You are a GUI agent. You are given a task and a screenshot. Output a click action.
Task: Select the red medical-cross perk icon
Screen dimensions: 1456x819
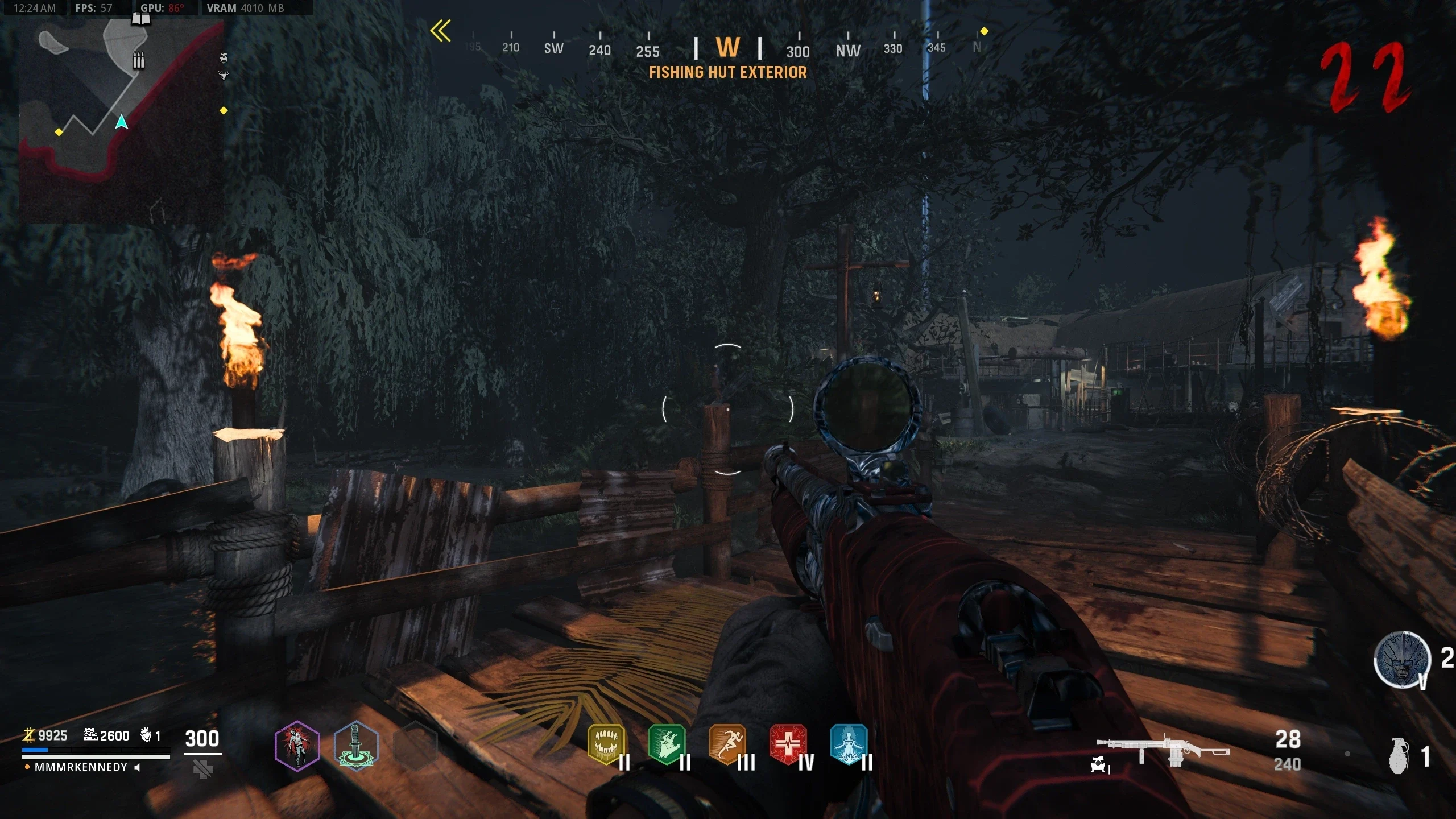[788, 744]
